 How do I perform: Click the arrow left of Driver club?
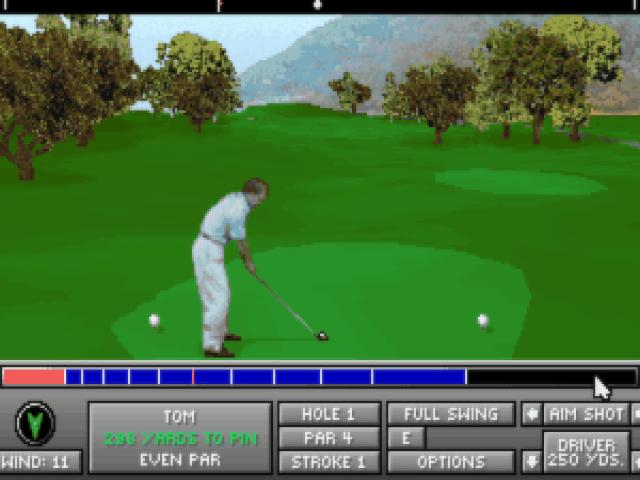pos(531,461)
